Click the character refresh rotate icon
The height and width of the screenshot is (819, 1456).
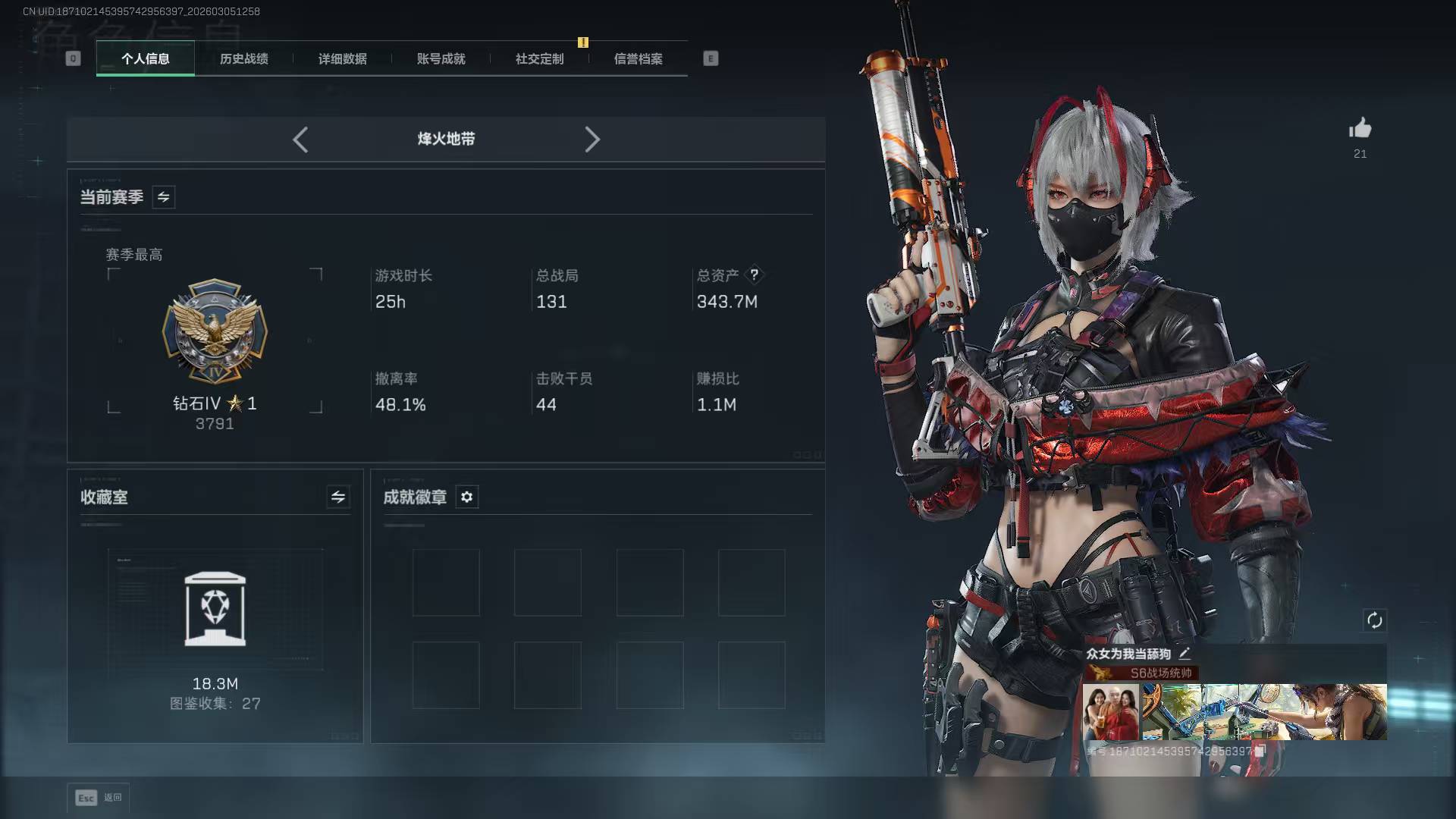[x=1374, y=620]
